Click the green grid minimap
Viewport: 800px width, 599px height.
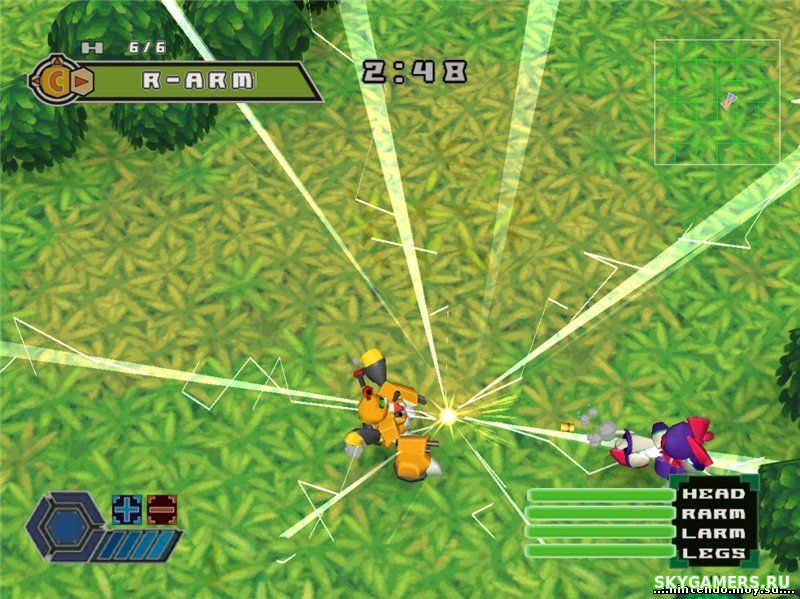pyautogui.click(x=717, y=102)
